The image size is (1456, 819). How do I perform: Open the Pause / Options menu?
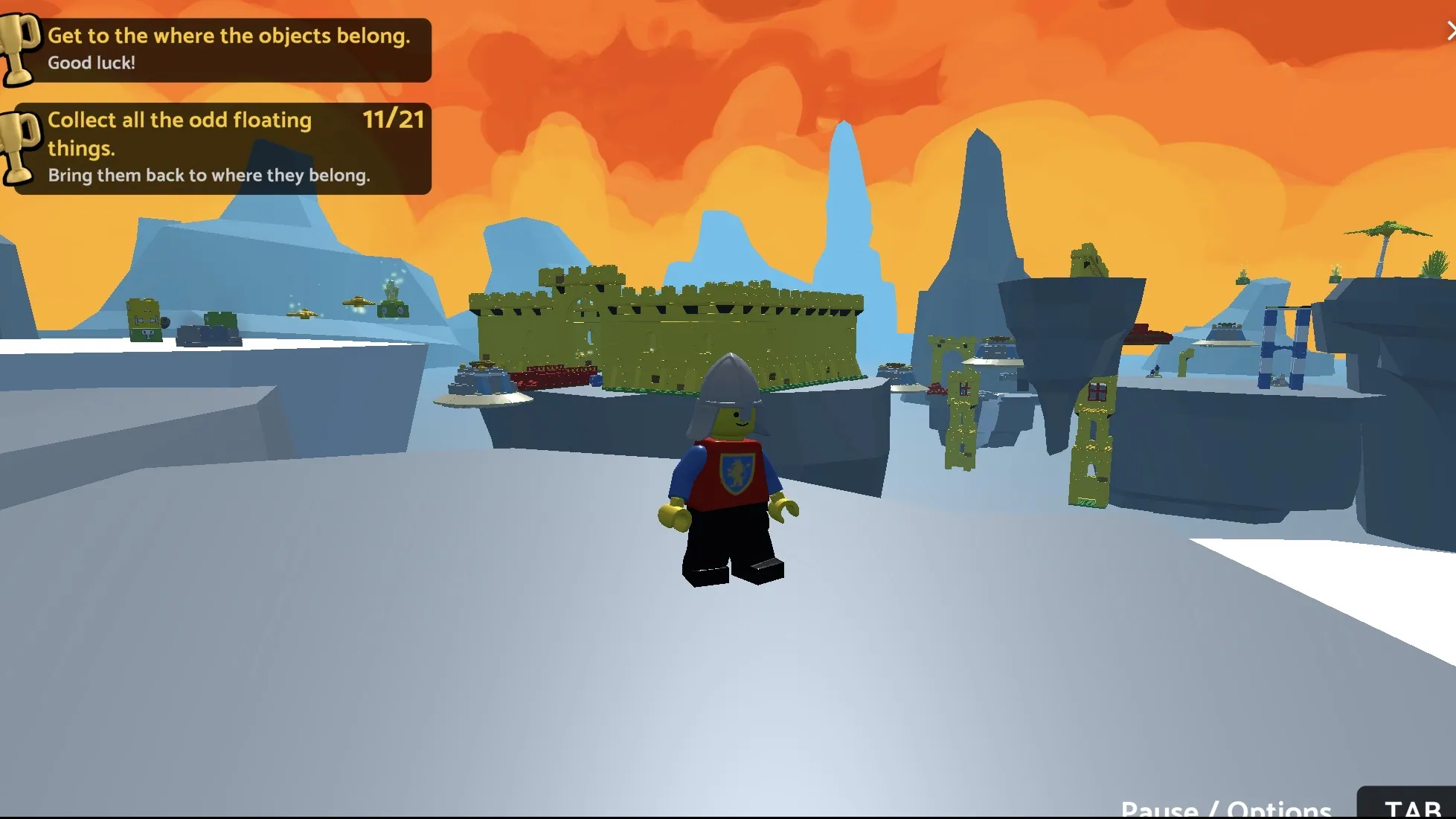(x=1225, y=808)
